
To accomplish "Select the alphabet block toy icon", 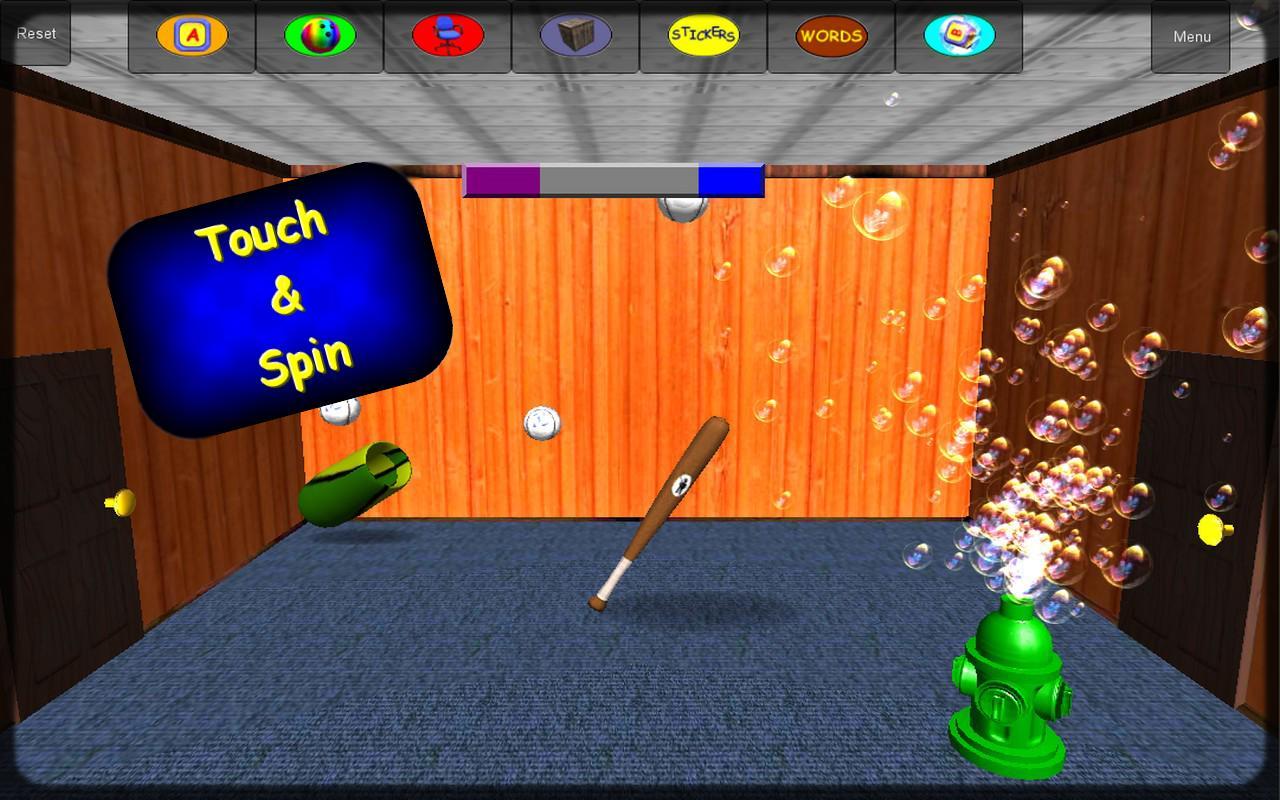I will click(x=190, y=36).
